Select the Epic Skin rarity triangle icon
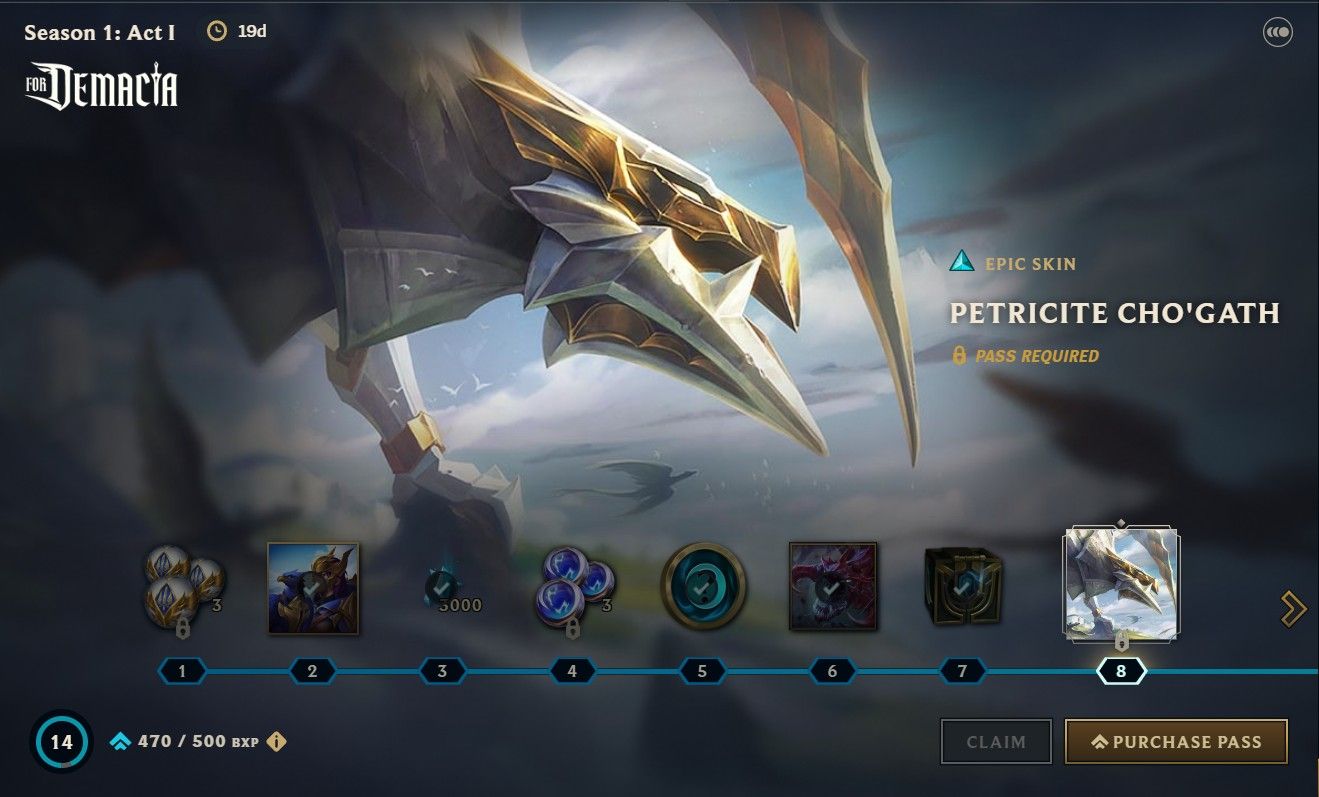This screenshot has width=1319, height=797. pos(962,263)
